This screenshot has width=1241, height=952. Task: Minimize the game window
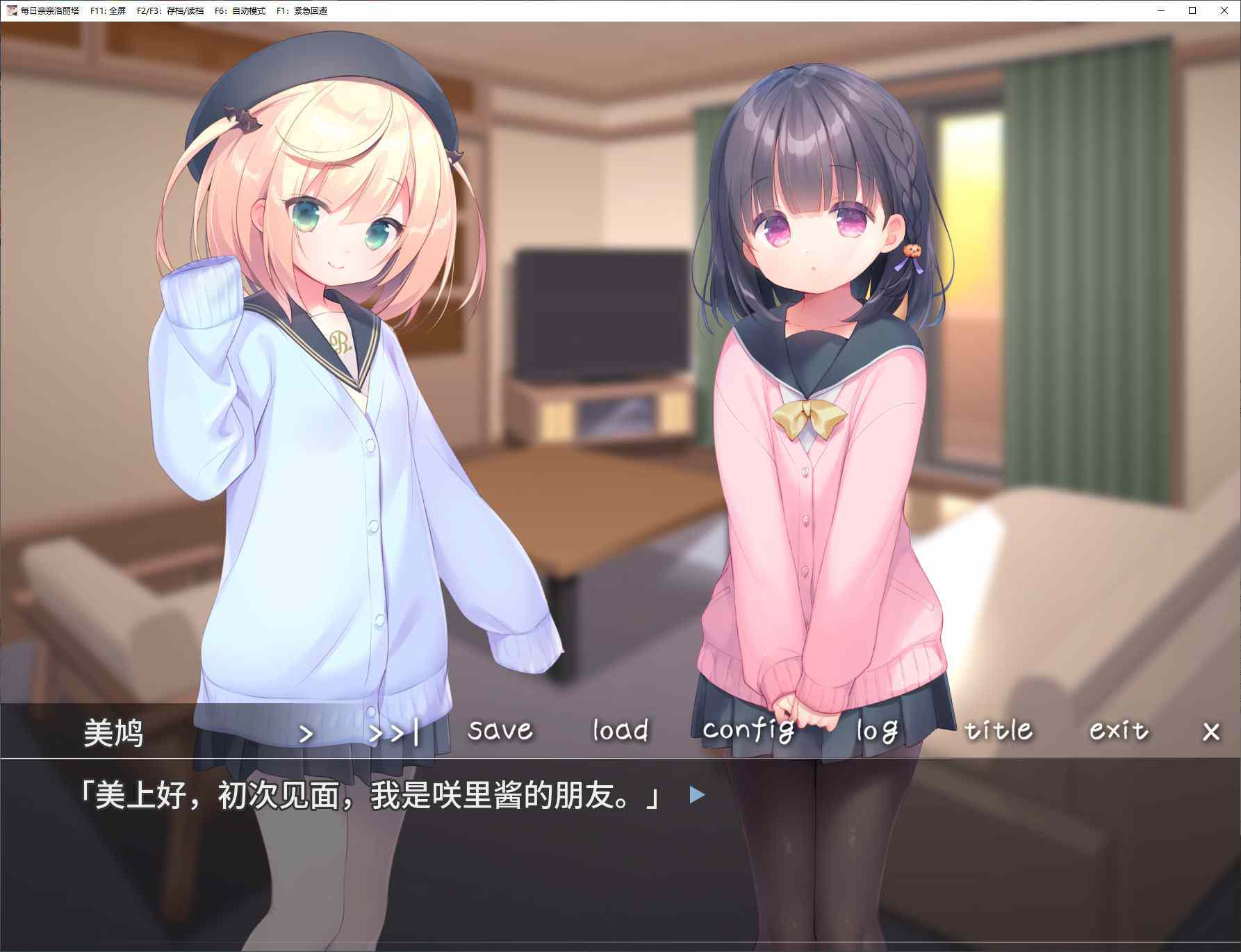coord(1161,10)
